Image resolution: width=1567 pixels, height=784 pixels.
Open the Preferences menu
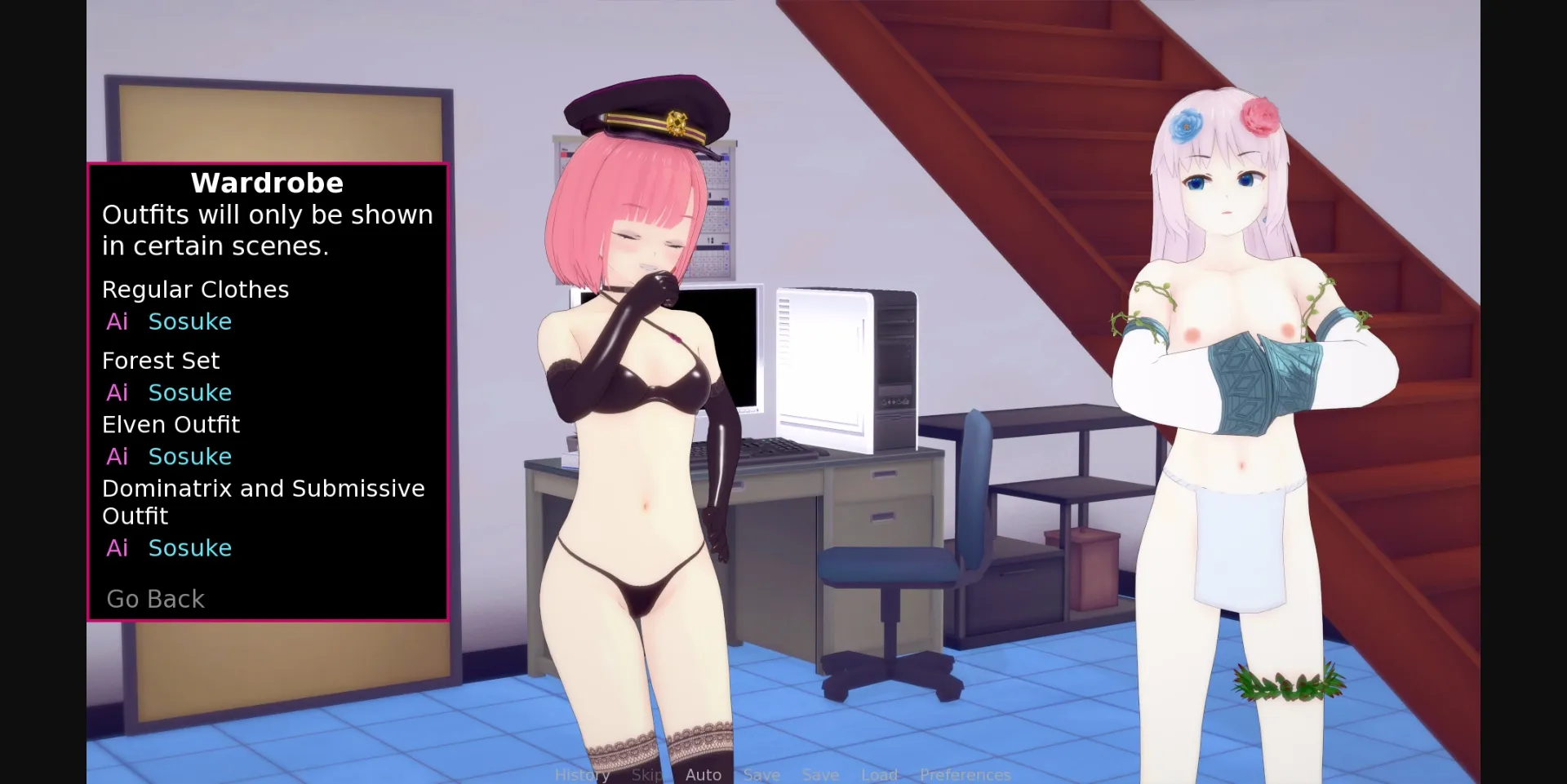tap(966, 774)
